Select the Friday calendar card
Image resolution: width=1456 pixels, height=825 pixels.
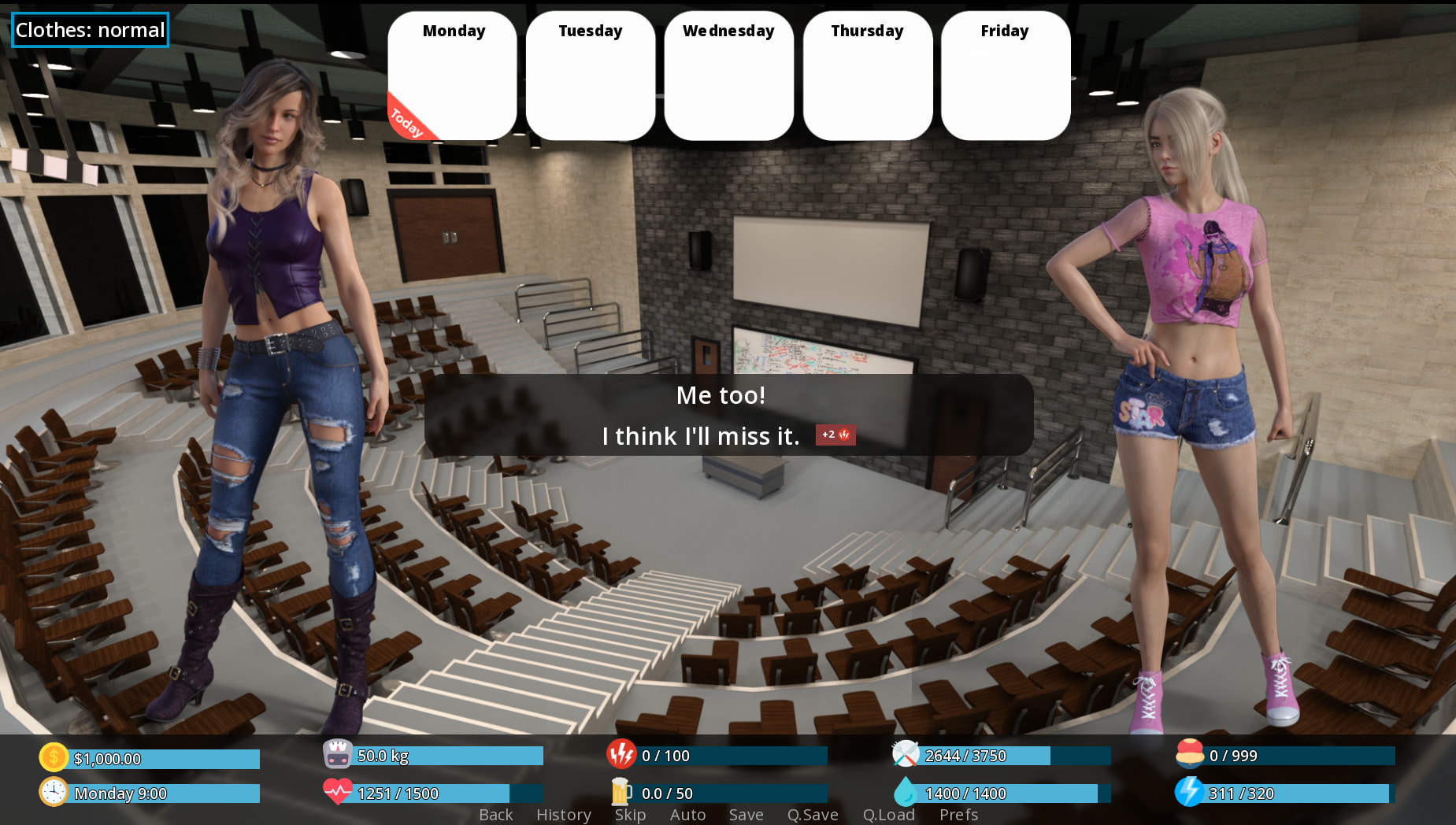(1005, 76)
